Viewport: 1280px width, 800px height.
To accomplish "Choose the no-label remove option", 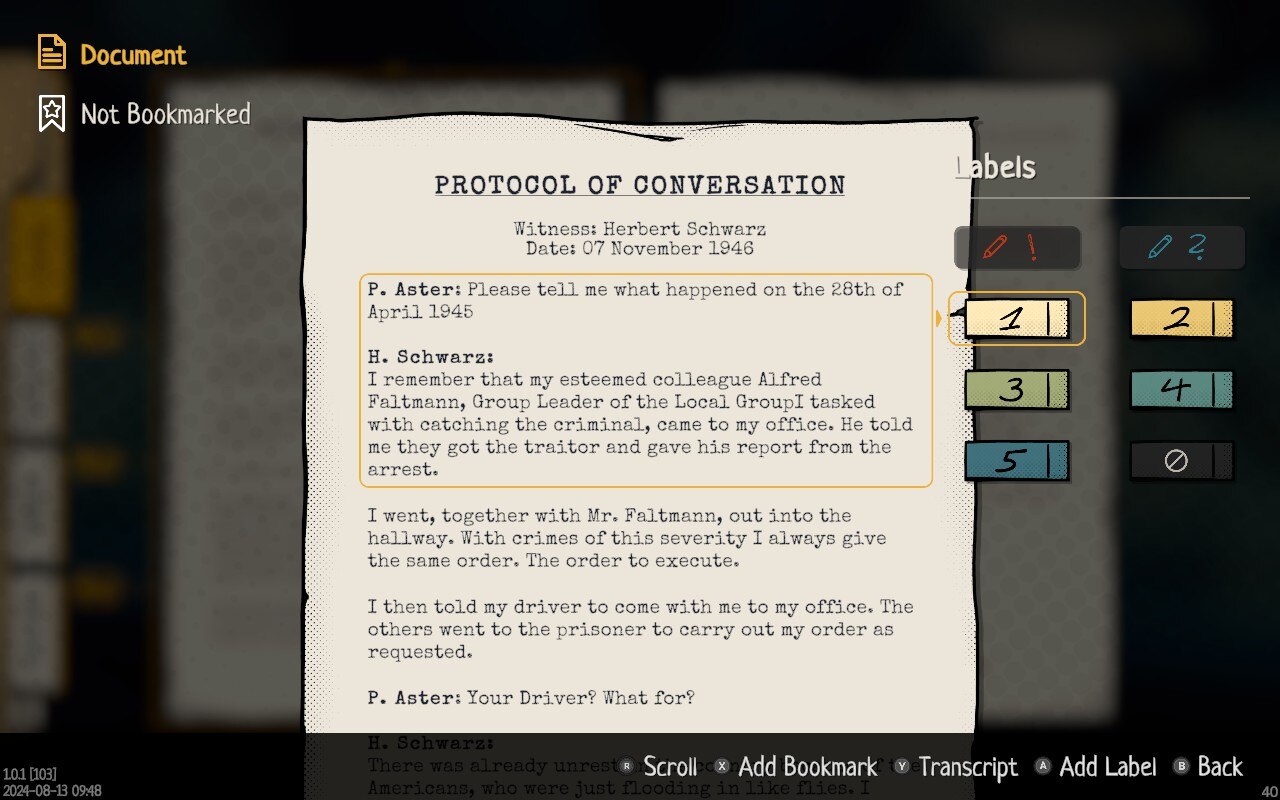I will (1181, 461).
